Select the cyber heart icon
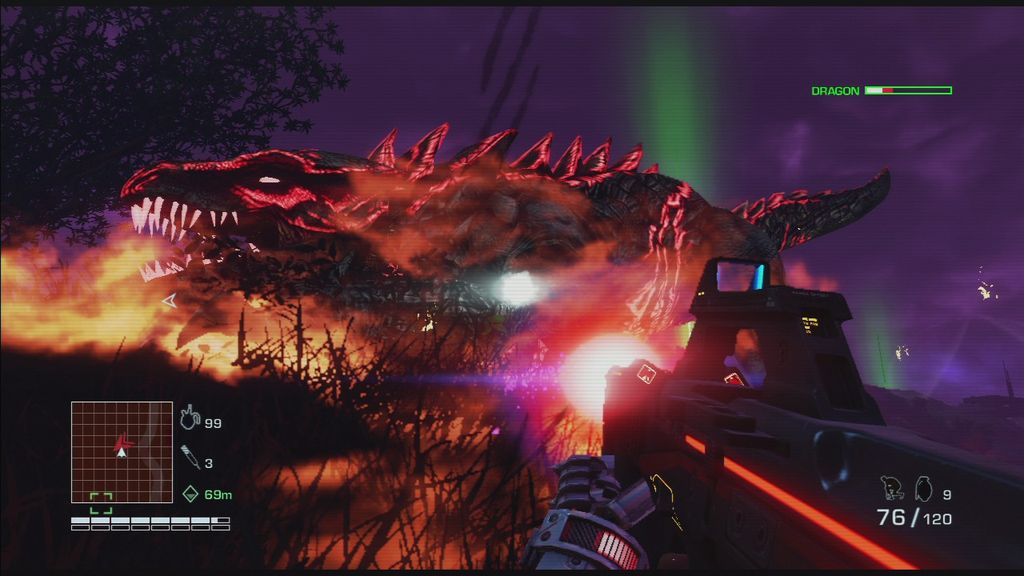This screenshot has width=1024, height=576. 190,420
